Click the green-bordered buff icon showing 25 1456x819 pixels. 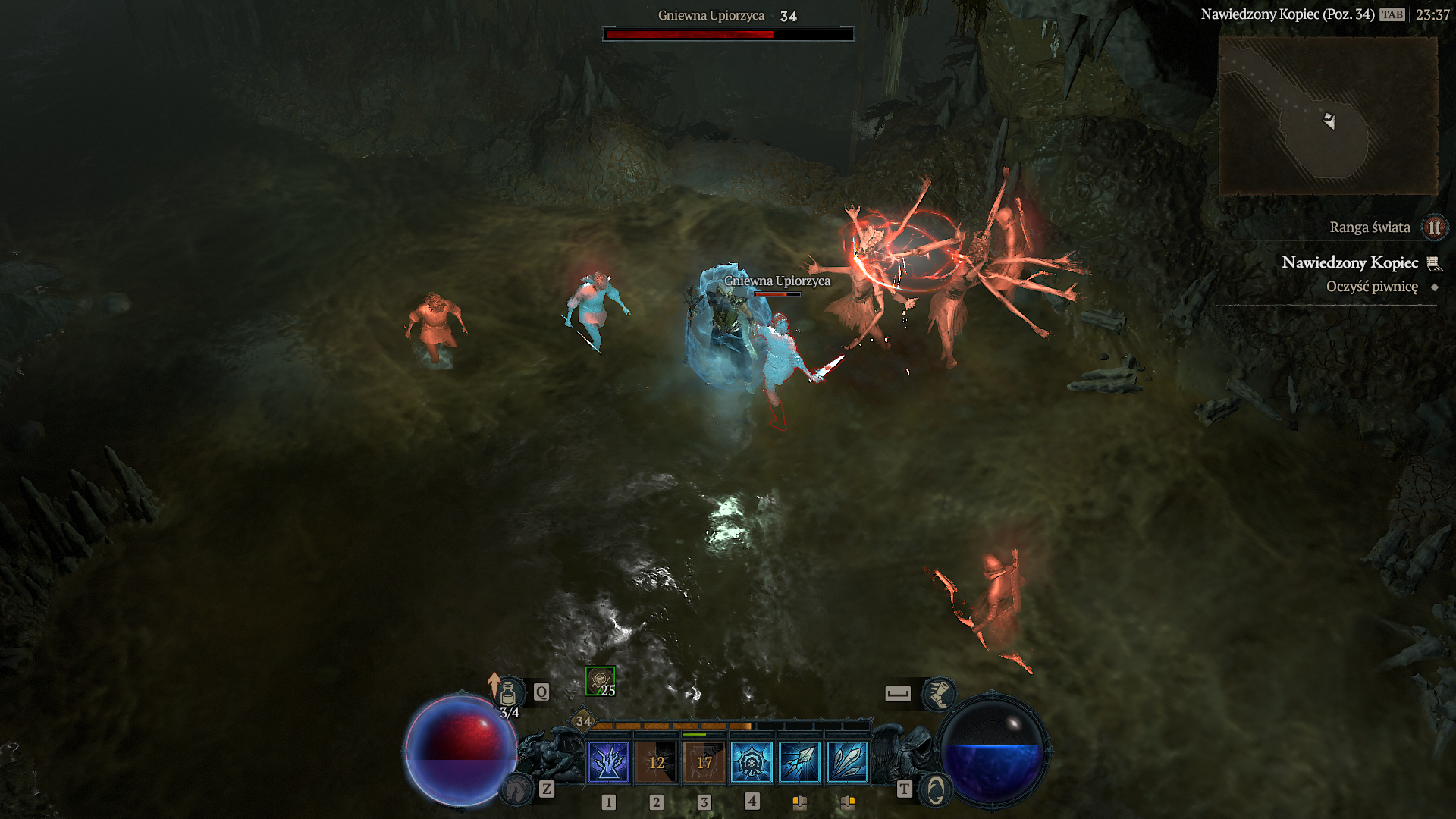coord(600,681)
